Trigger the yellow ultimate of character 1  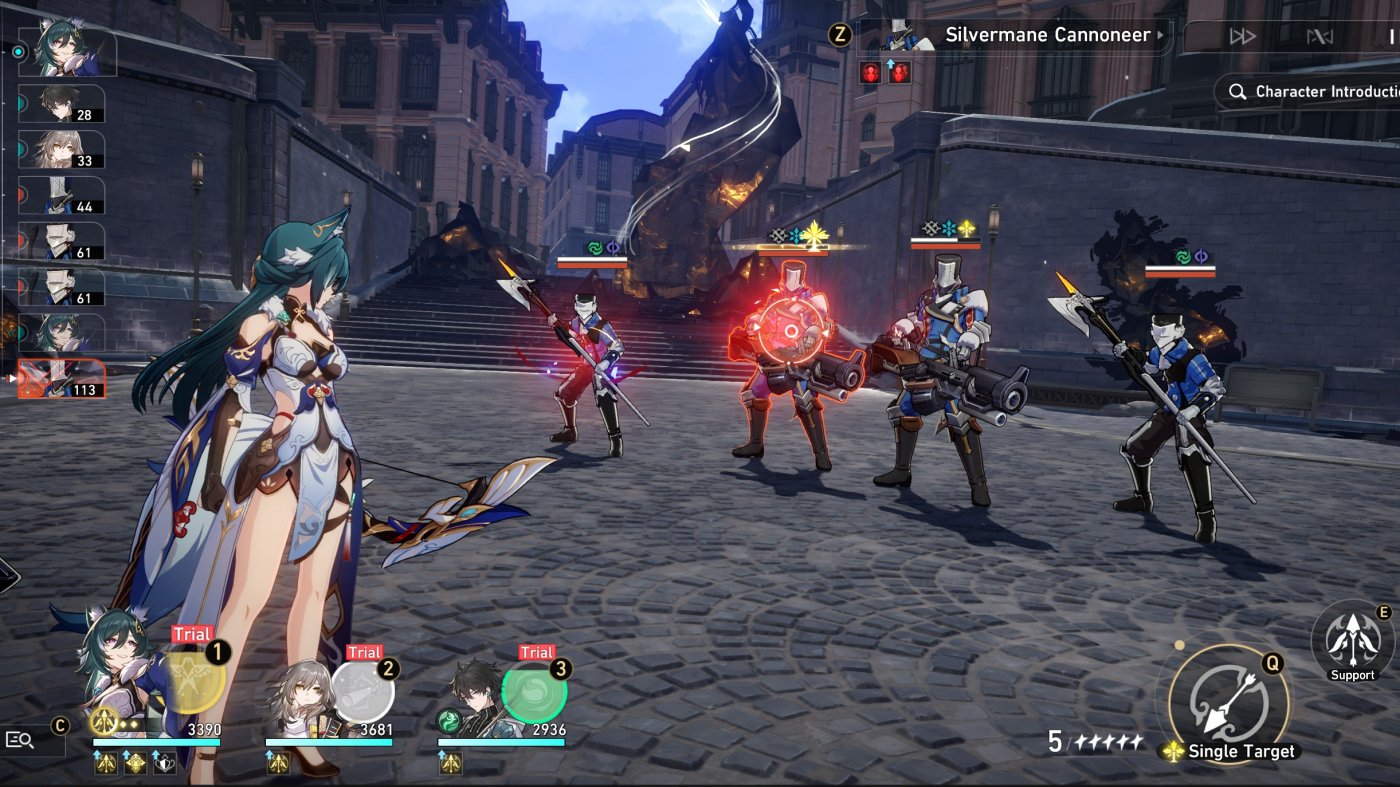pos(194,680)
